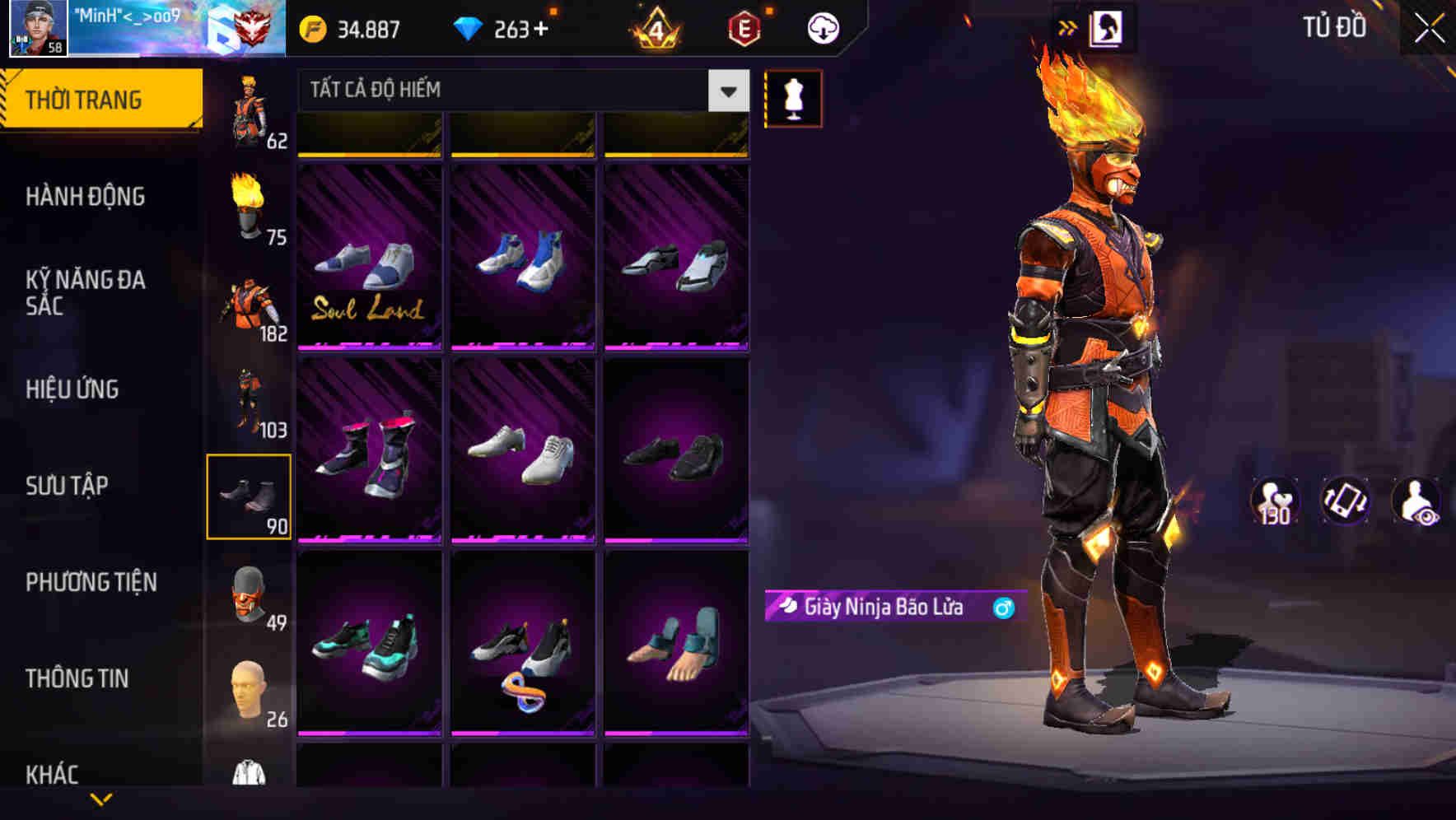Viewport: 1456px width, 820px height.
Task: Open the PHƯƠNG TIỆN section
Action: click(x=91, y=582)
